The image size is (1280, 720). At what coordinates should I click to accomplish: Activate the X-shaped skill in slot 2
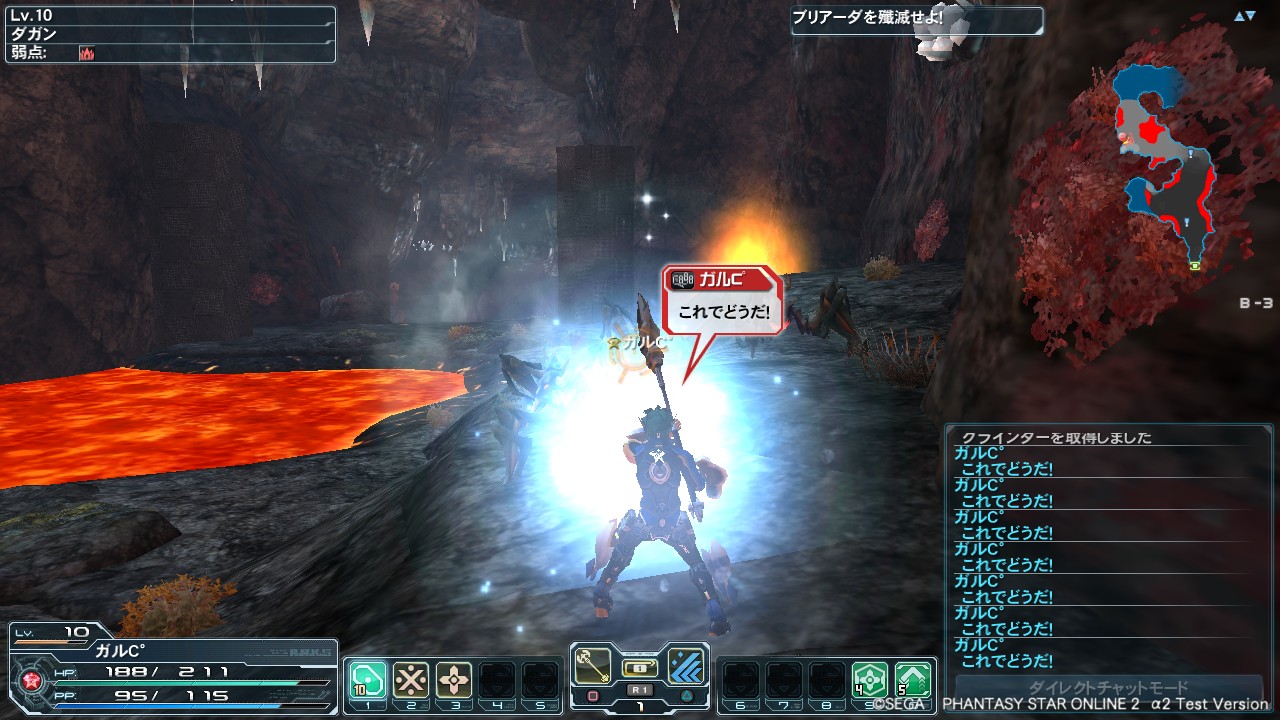click(x=411, y=679)
